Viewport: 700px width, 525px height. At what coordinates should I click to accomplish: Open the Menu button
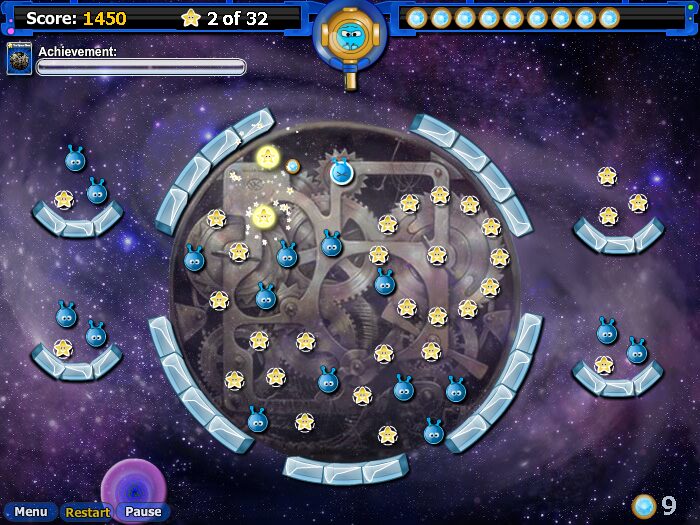(x=30, y=512)
